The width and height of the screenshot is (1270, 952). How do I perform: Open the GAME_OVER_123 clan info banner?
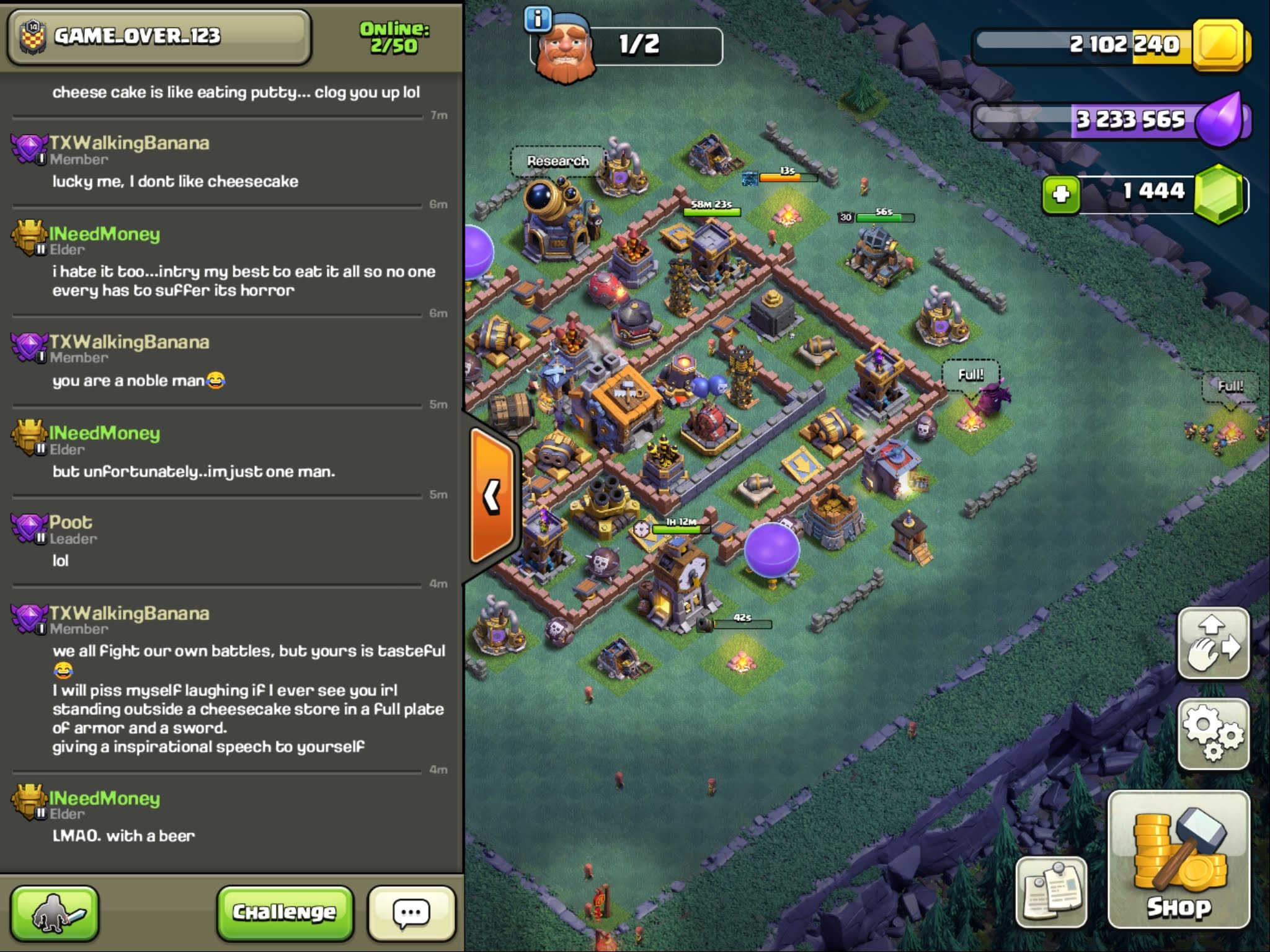[x=158, y=37]
